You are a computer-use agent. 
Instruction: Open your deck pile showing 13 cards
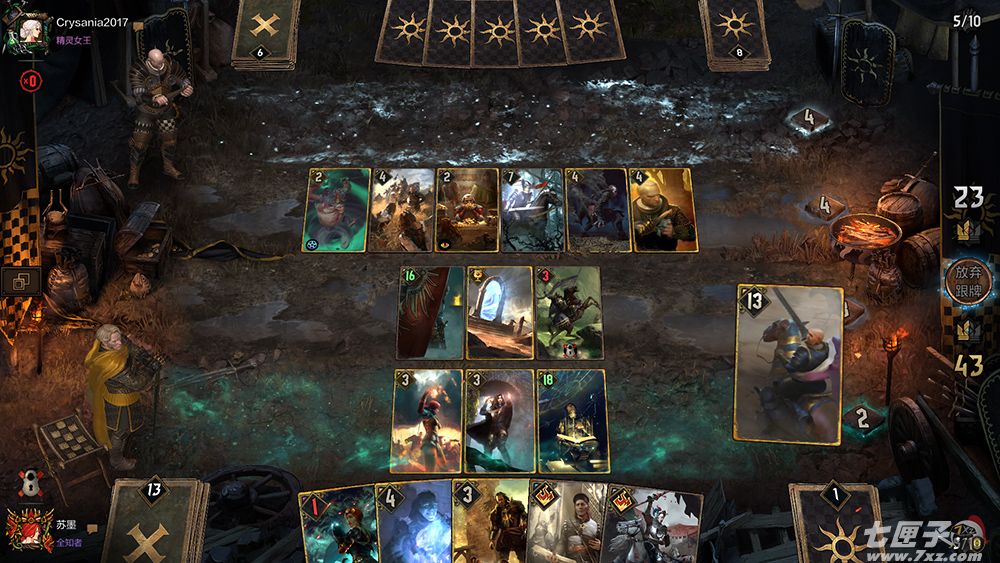[x=152, y=522]
